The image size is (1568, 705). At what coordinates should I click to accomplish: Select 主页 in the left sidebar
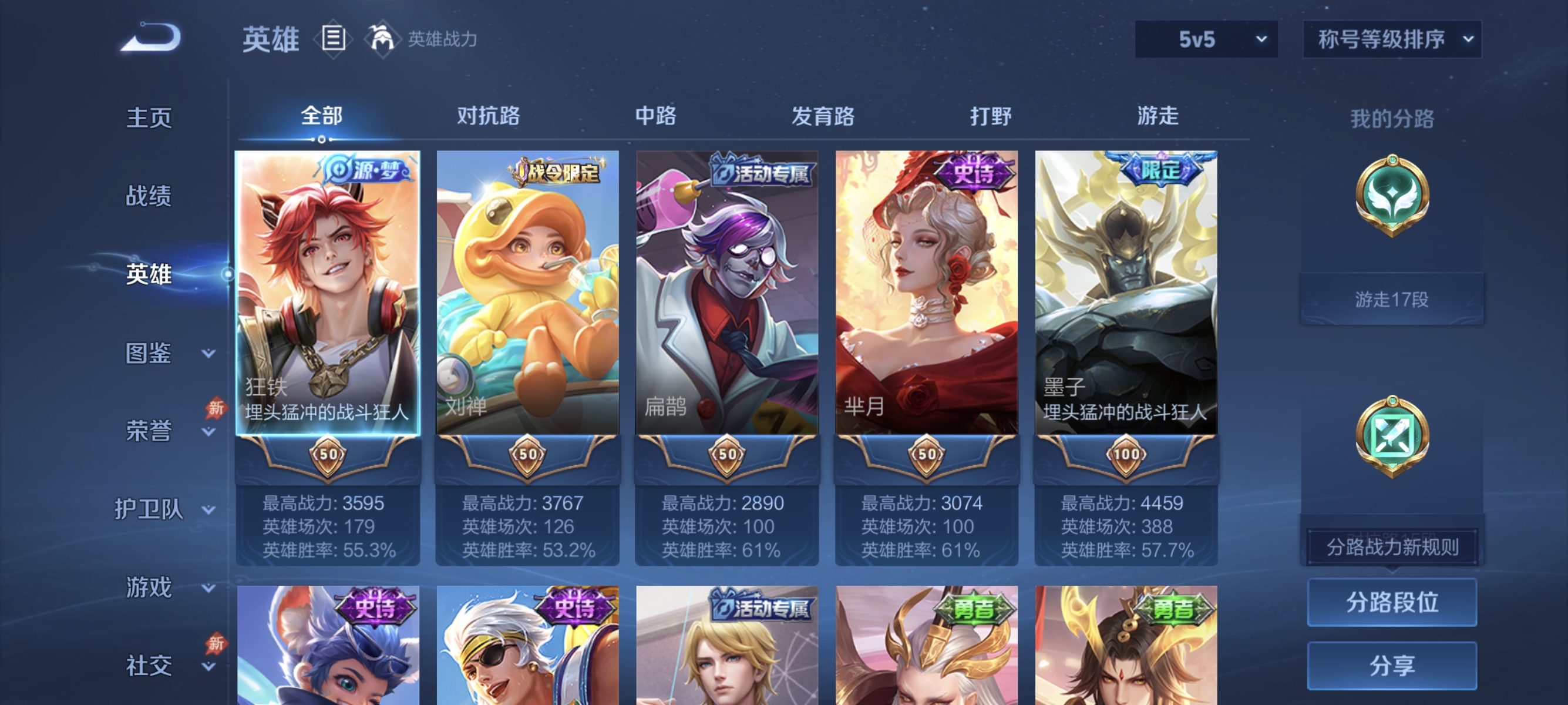tap(148, 116)
